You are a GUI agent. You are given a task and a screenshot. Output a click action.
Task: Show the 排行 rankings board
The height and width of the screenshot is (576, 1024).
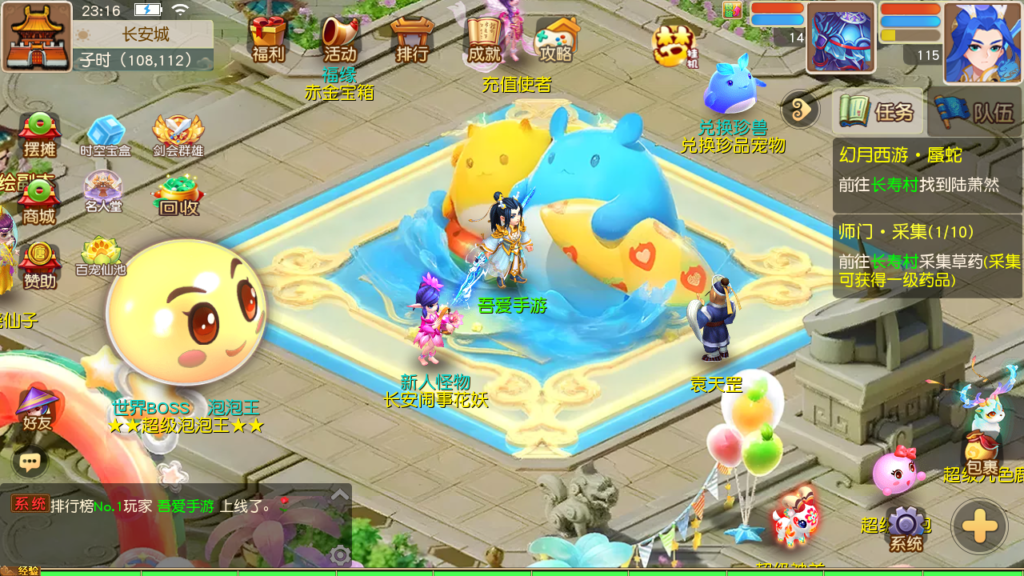pos(411,38)
